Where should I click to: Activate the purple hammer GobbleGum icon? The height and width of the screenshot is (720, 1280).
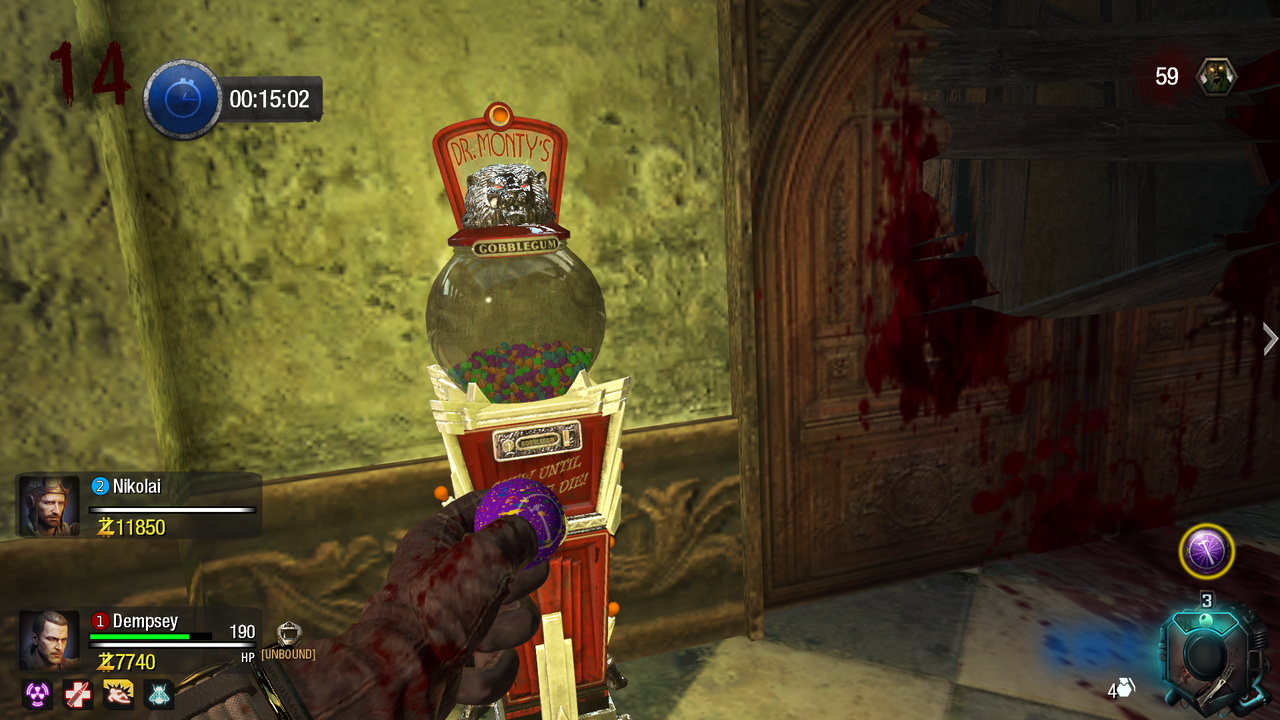click(1206, 551)
